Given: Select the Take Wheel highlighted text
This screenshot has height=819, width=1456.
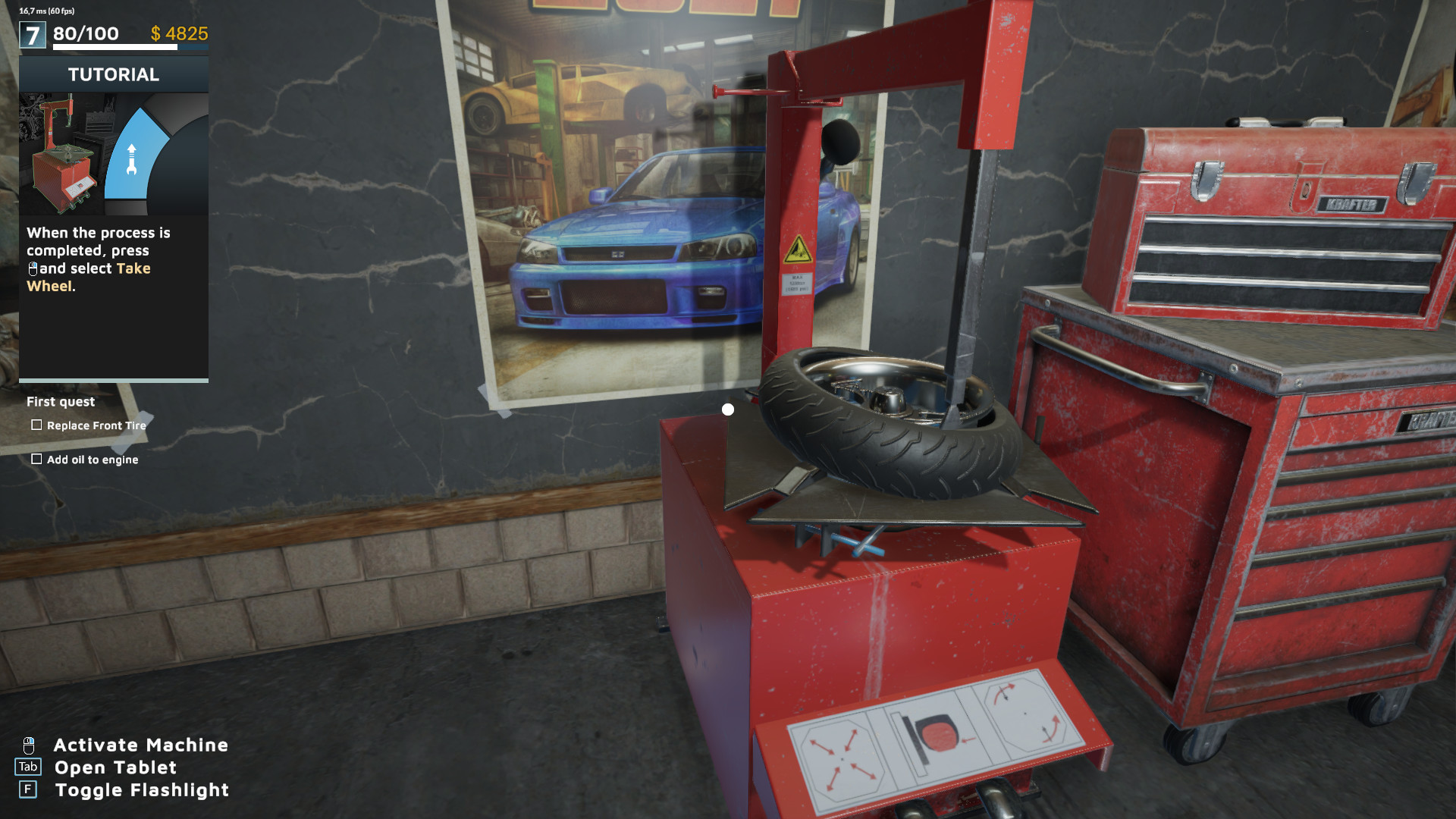Looking at the screenshot, I should (133, 268).
